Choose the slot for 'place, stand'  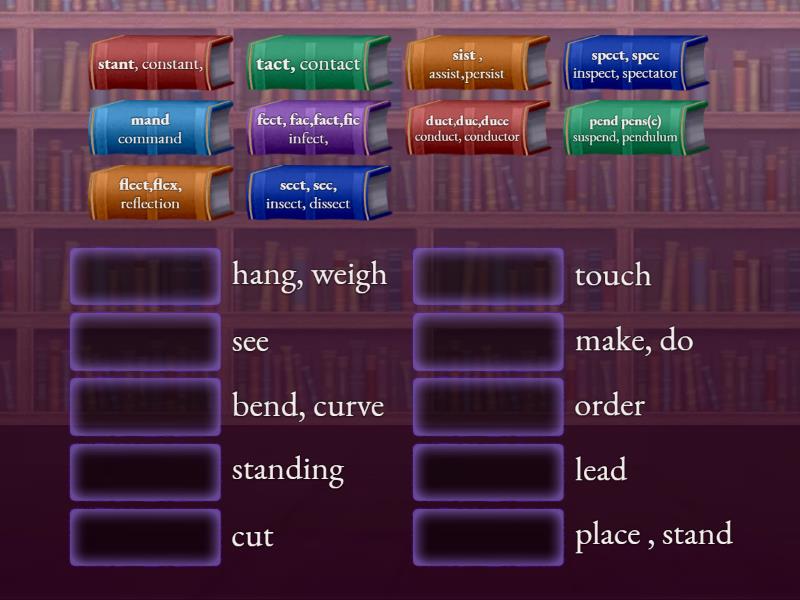488,537
